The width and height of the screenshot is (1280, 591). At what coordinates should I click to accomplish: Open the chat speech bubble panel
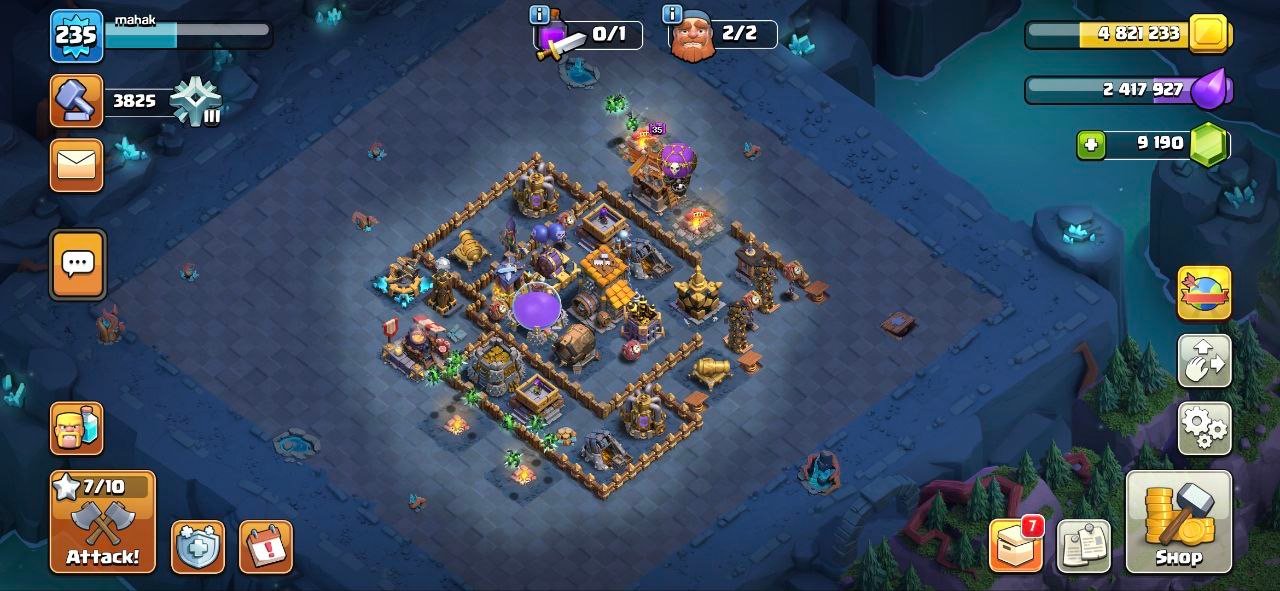[77, 264]
